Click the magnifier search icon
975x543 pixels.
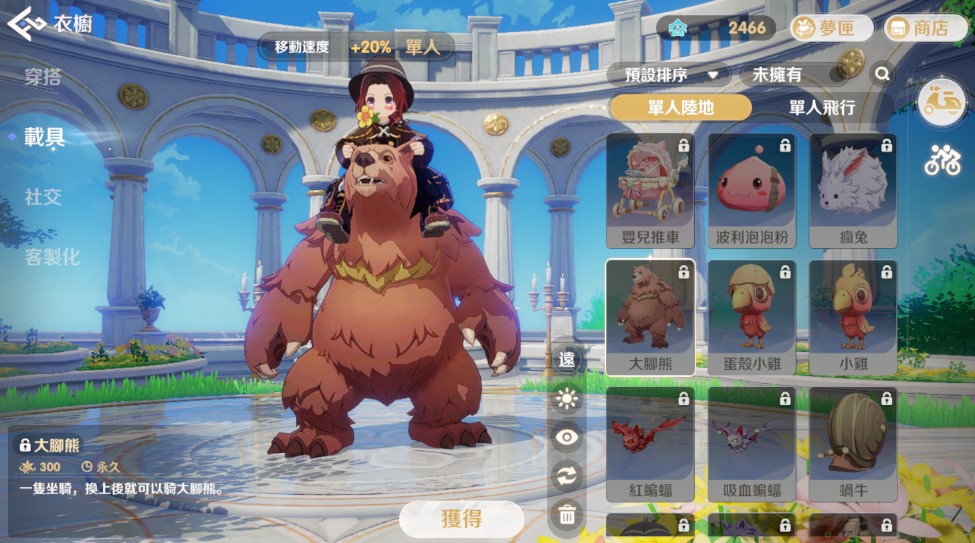pyautogui.click(x=882, y=74)
